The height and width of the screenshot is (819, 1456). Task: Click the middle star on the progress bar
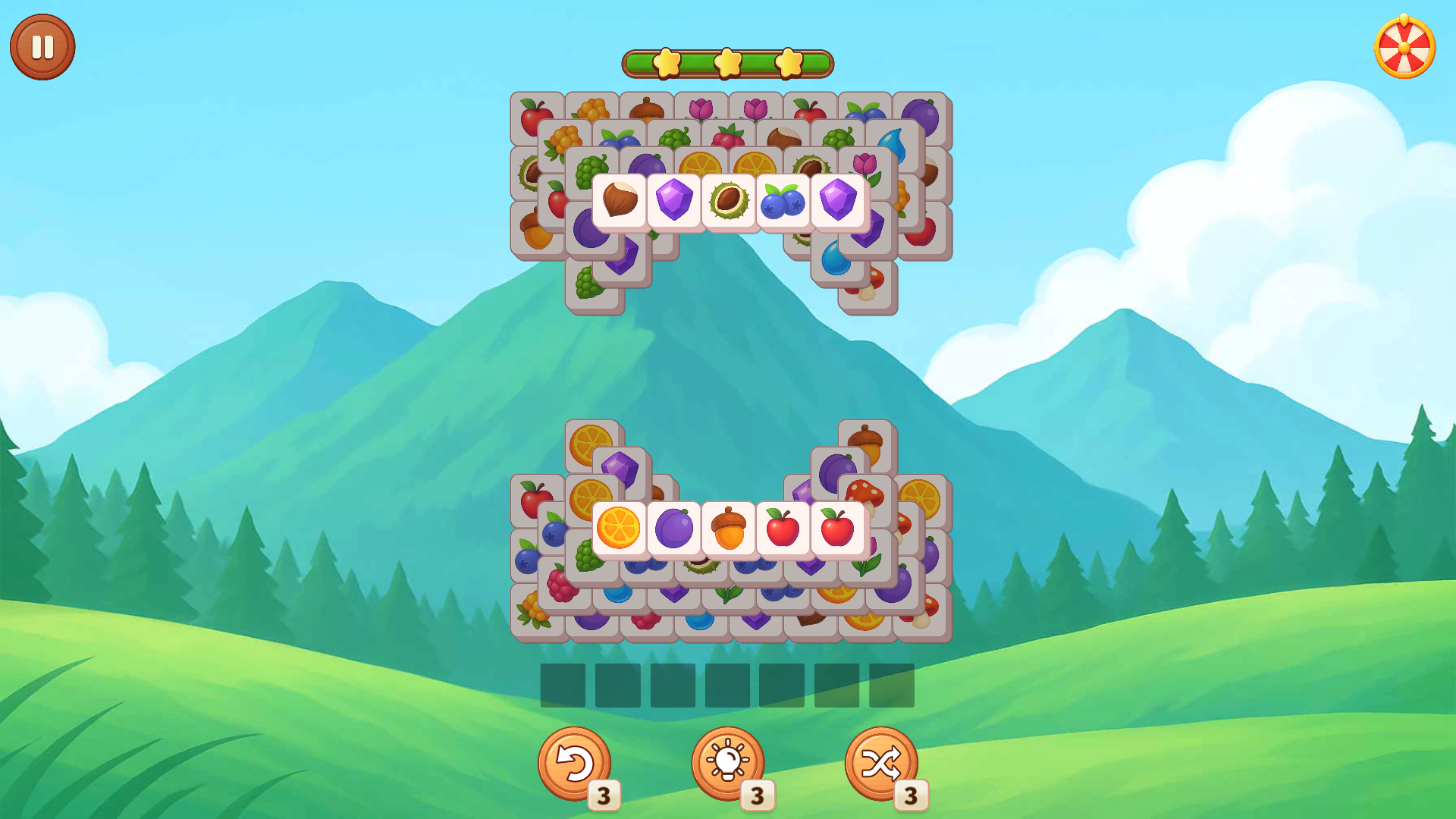(x=726, y=64)
